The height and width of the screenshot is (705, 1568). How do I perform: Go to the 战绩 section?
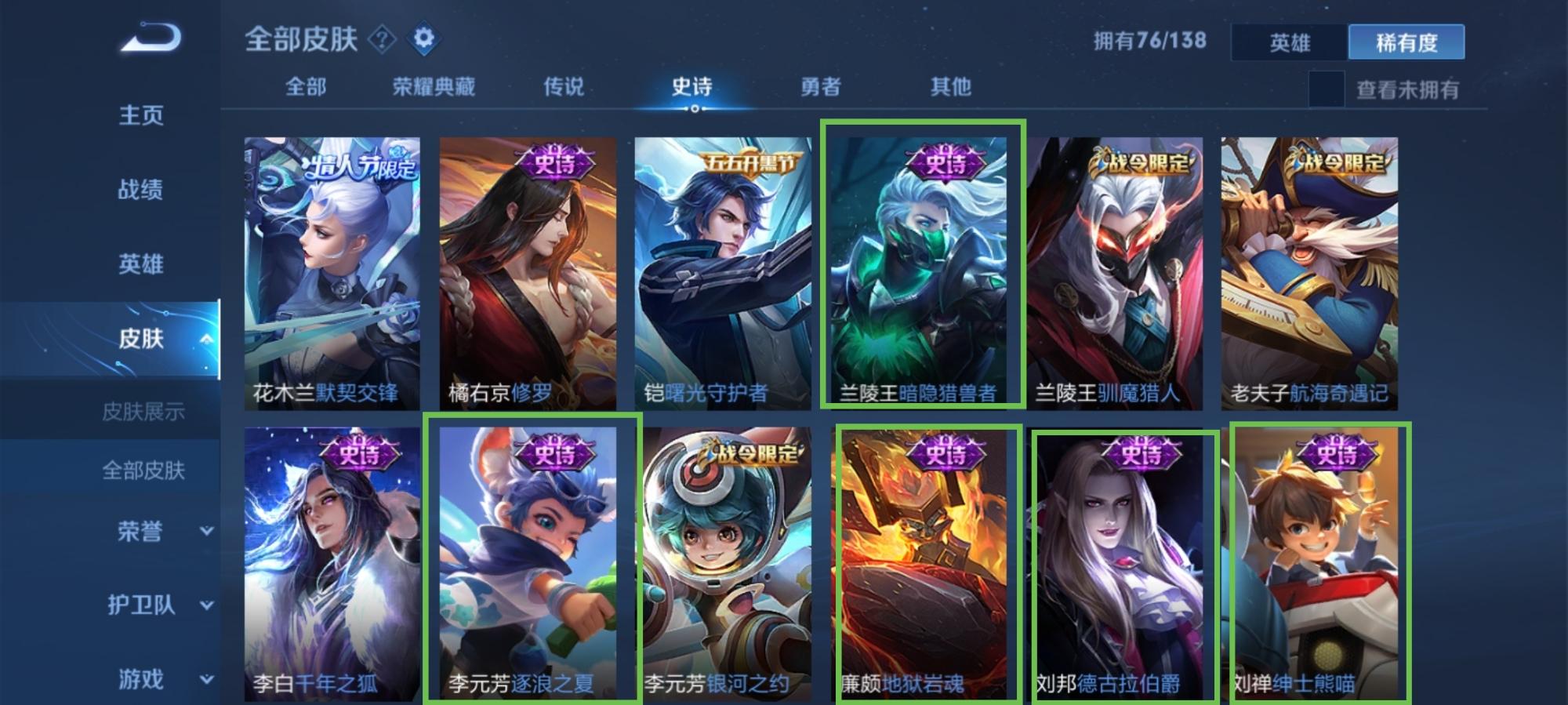point(141,189)
